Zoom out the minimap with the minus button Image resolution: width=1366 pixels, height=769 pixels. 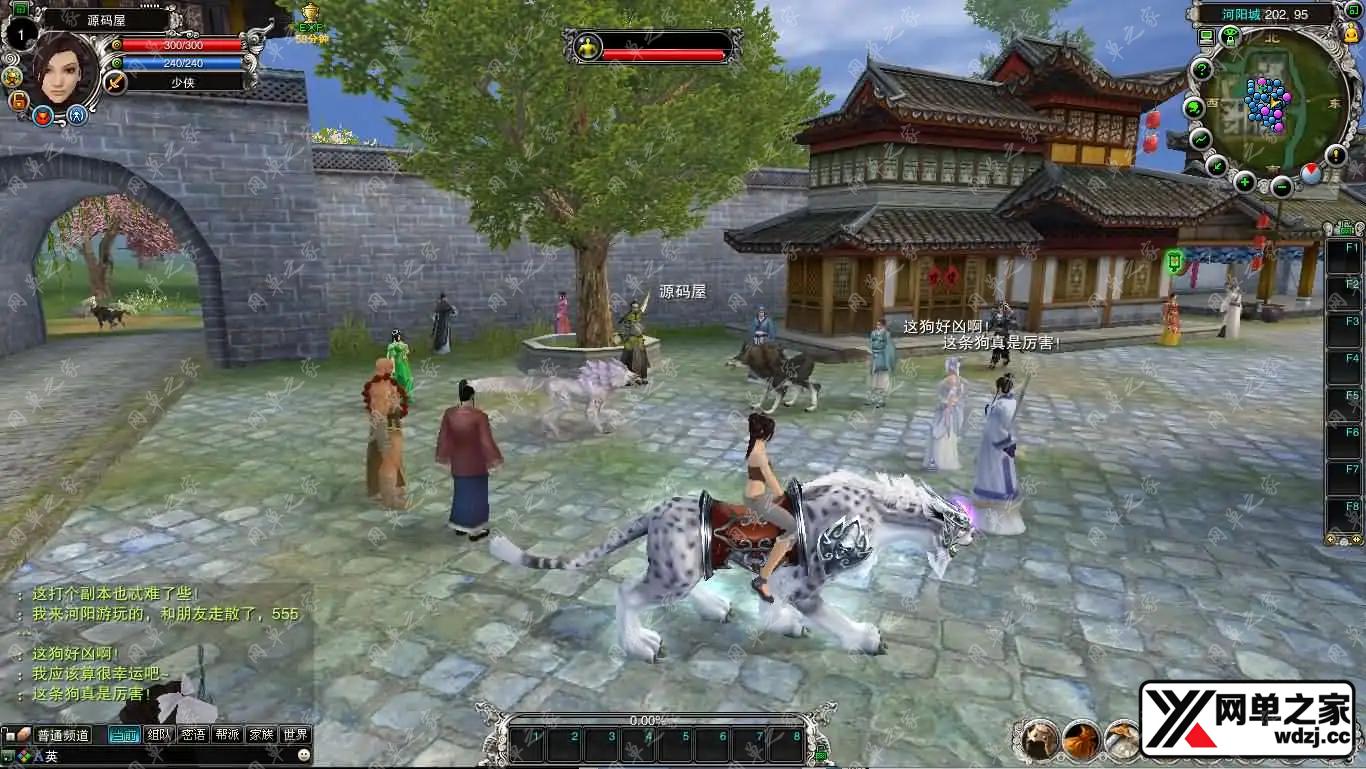pyautogui.click(x=1282, y=186)
